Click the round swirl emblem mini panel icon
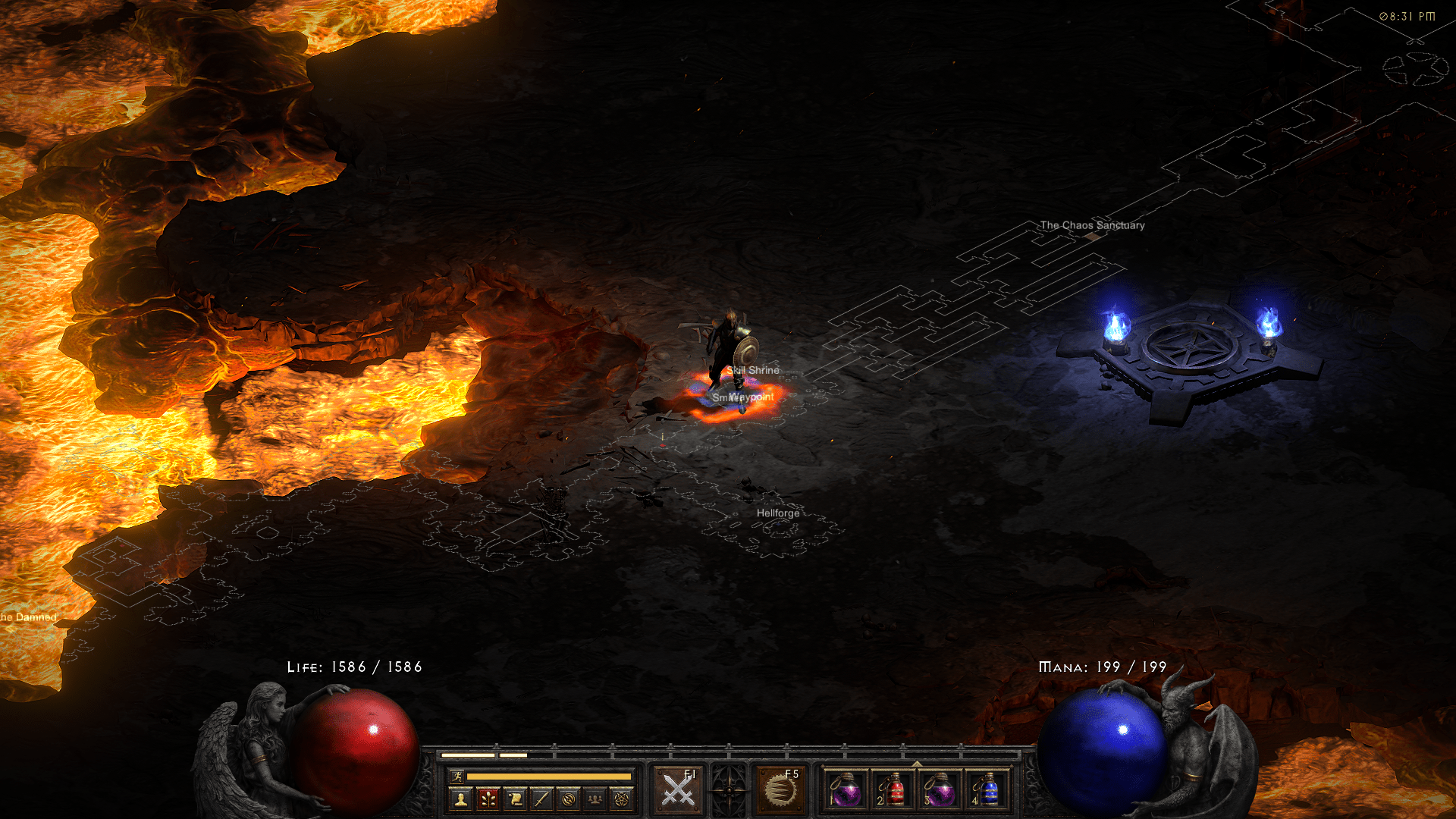The image size is (1456, 819). coord(569,799)
